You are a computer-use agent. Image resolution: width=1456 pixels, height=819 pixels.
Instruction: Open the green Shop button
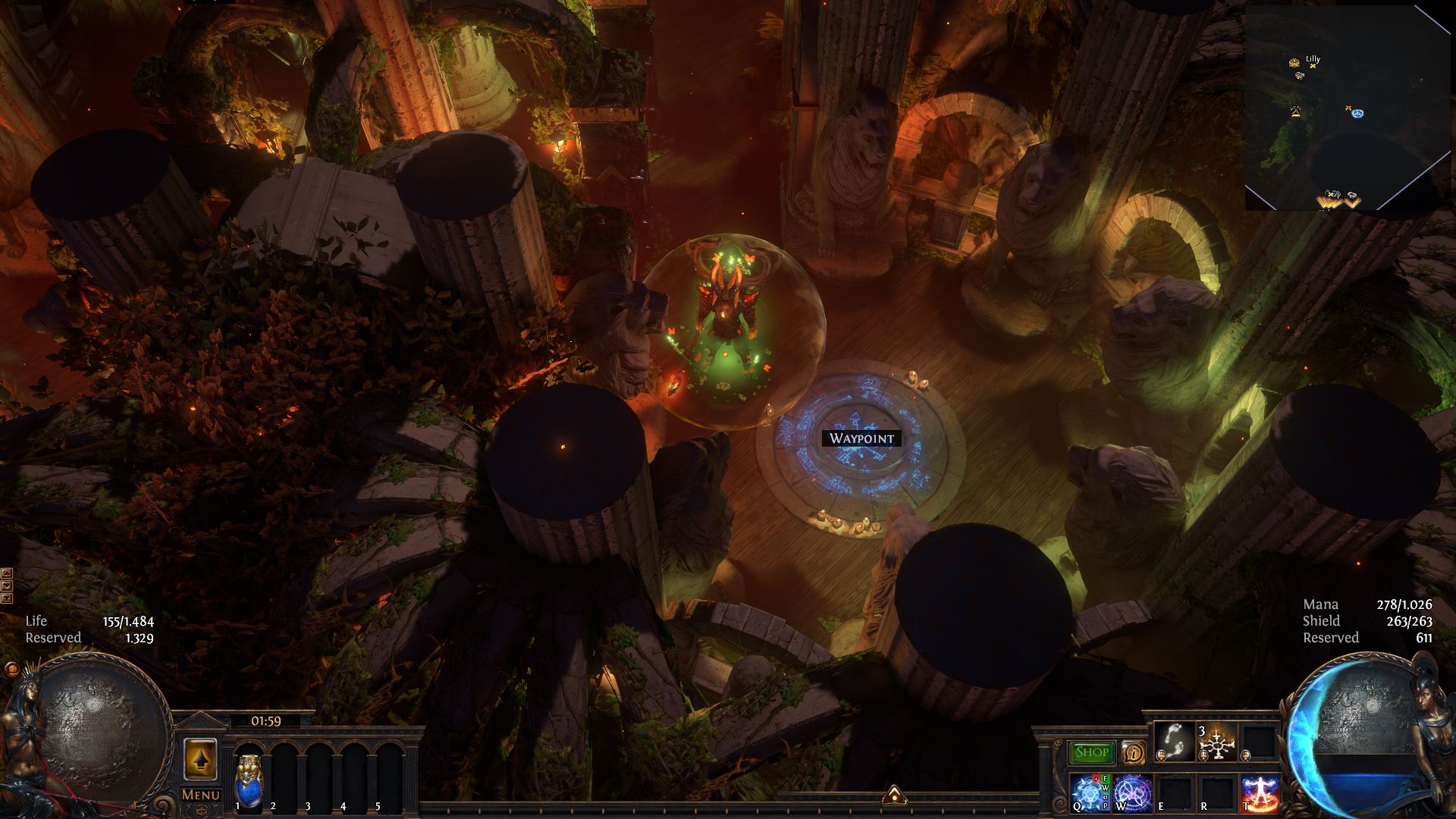pos(1092,752)
